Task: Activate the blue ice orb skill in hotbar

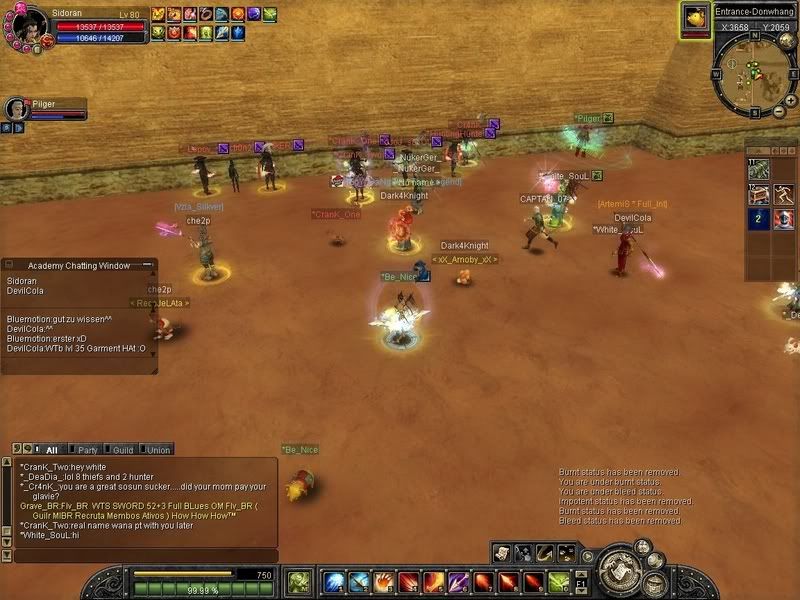Action: pyautogui.click(x=334, y=581)
